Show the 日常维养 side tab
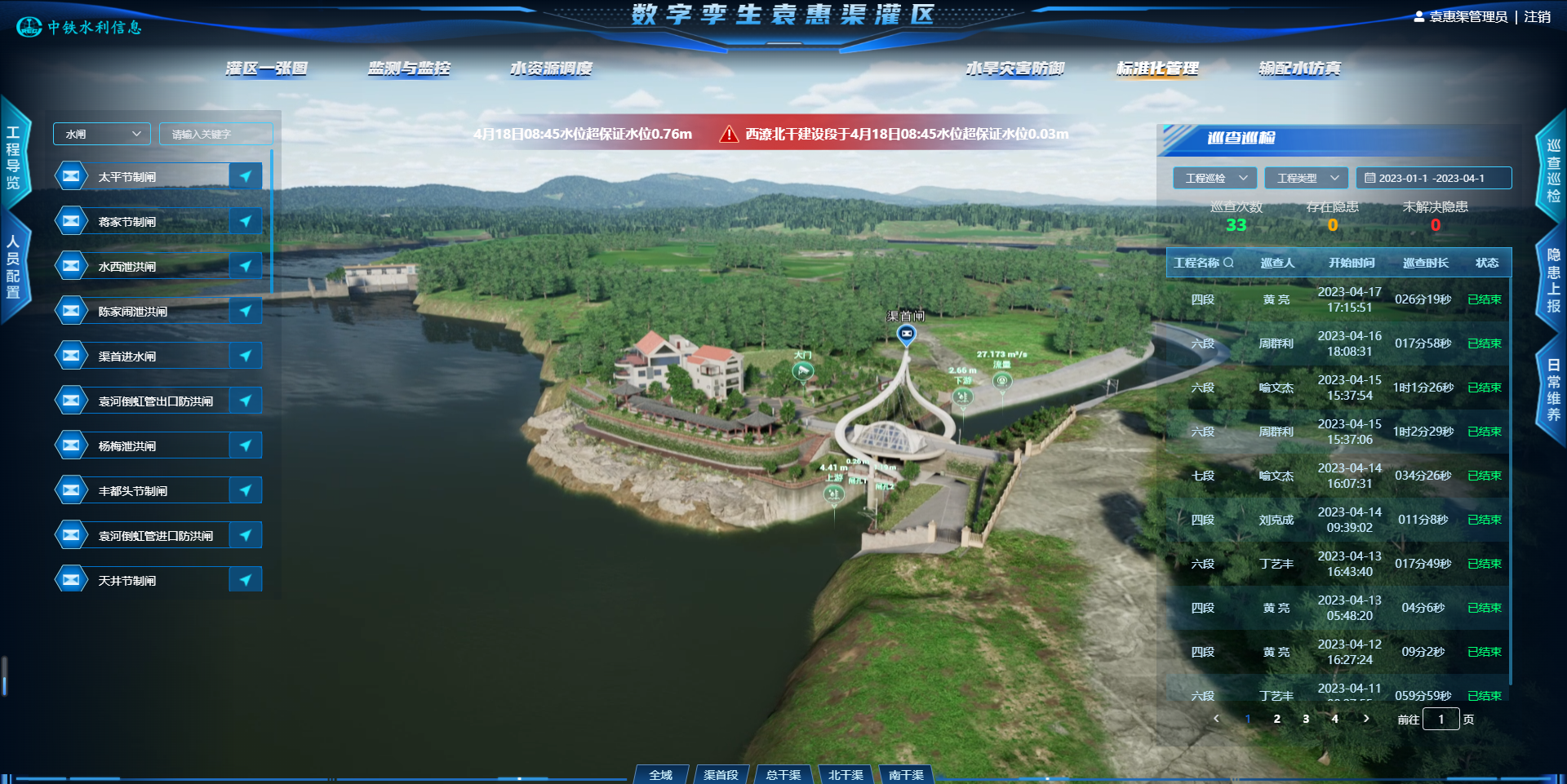The height and width of the screenshot is (784, 1567). 1553,390
